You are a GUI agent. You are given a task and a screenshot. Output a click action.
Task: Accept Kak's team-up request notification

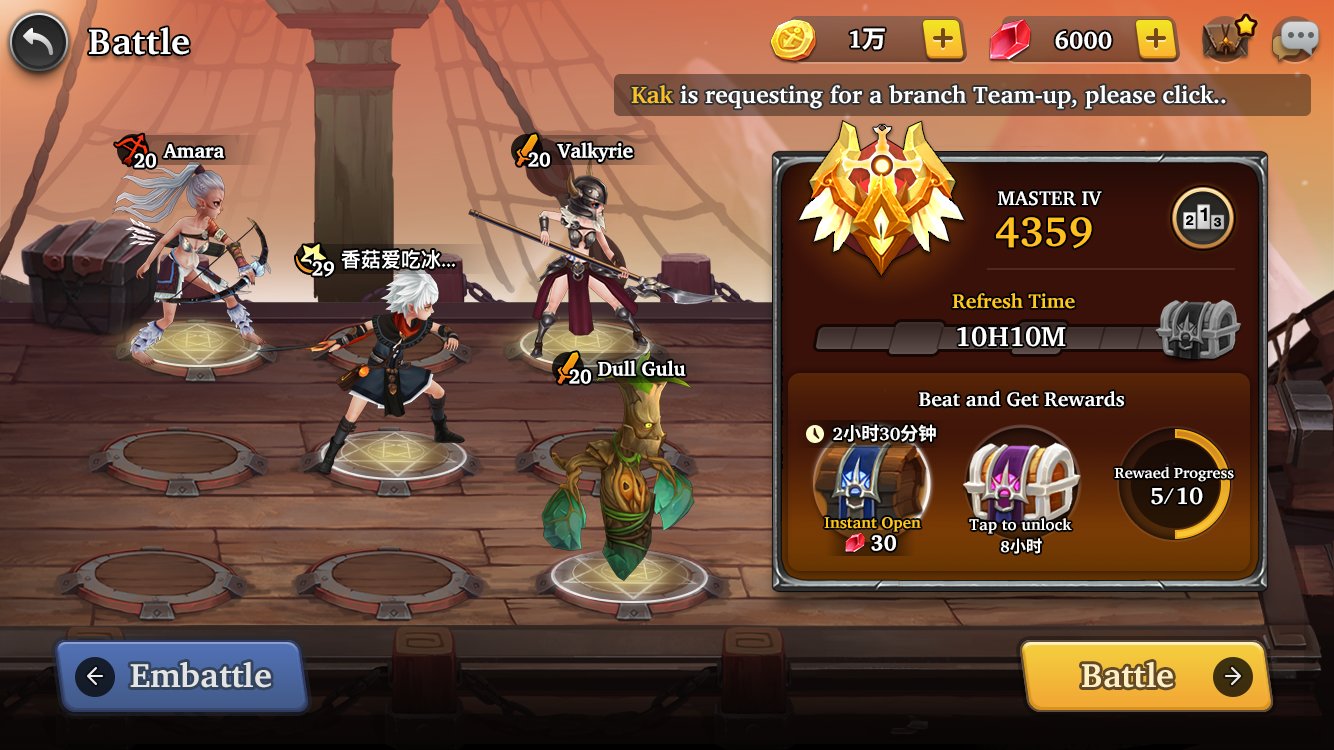click(x=961, y=96)
